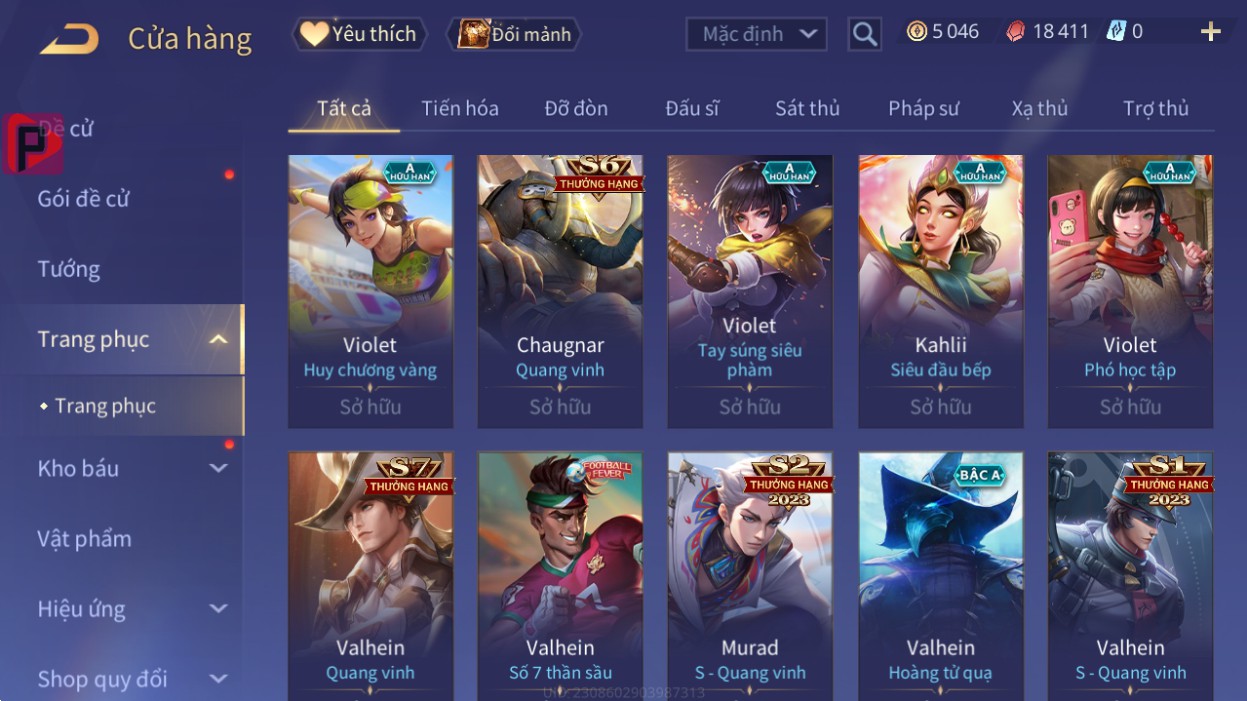Open the Xạ thủ tab
This screenshot has height=701, width=1247.
(1039, 108)
